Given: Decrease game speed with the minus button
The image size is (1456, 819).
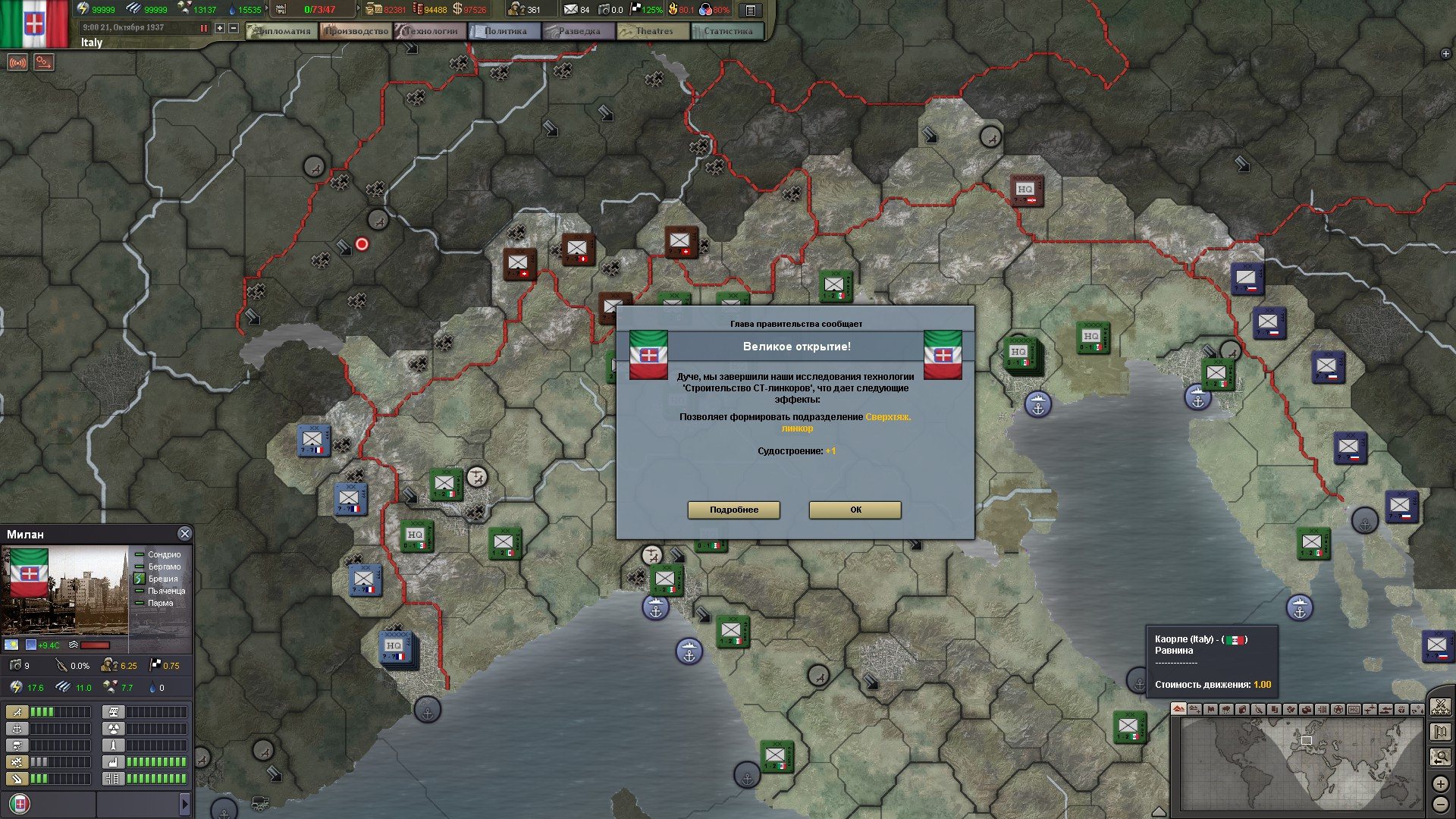Looking at the screenshot, I should pos(234,28).
